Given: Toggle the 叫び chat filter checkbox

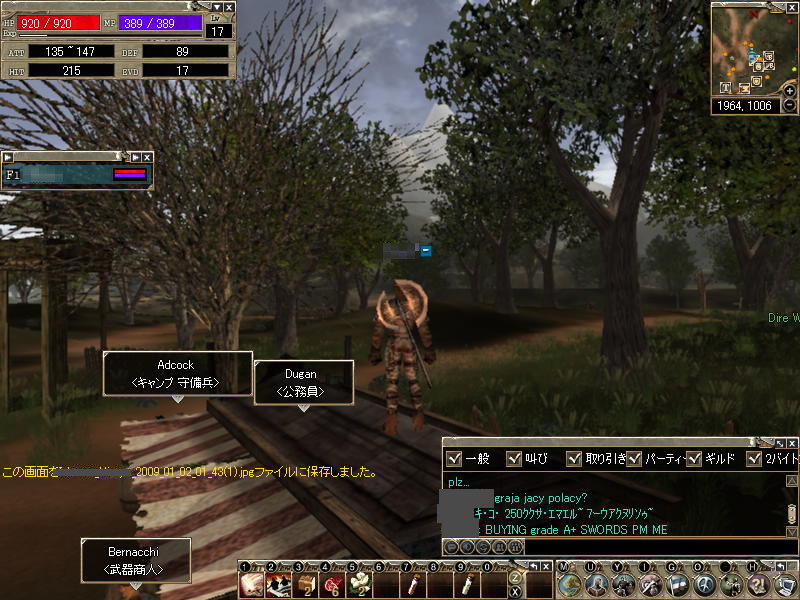Looking at the screenshot, I should 513,459.
